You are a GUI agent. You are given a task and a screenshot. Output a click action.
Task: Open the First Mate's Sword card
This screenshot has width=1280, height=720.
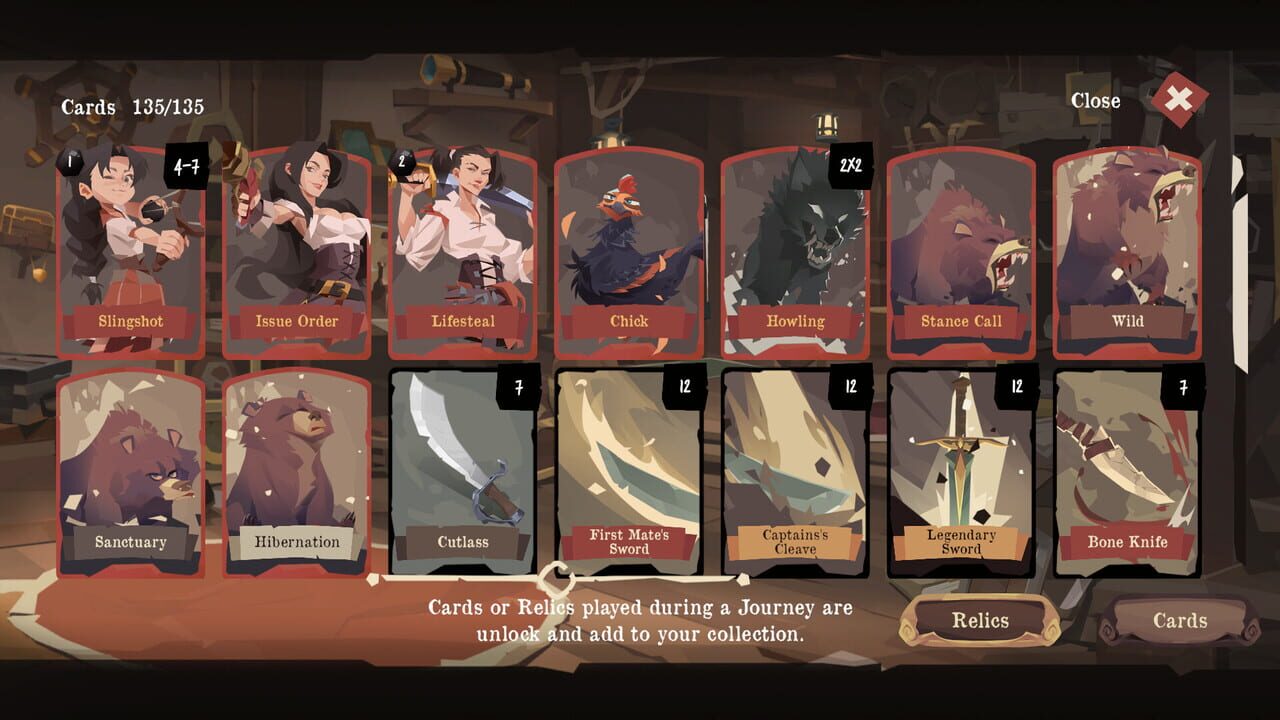coord(629,470)
